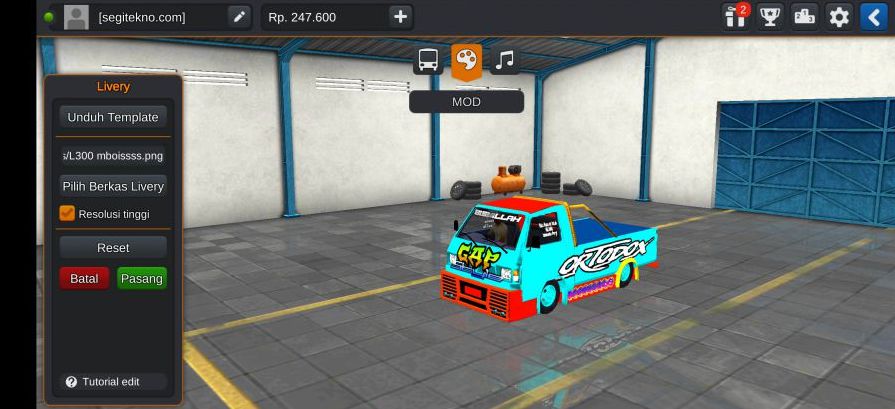Click the player profile avatar

(76, 17)
